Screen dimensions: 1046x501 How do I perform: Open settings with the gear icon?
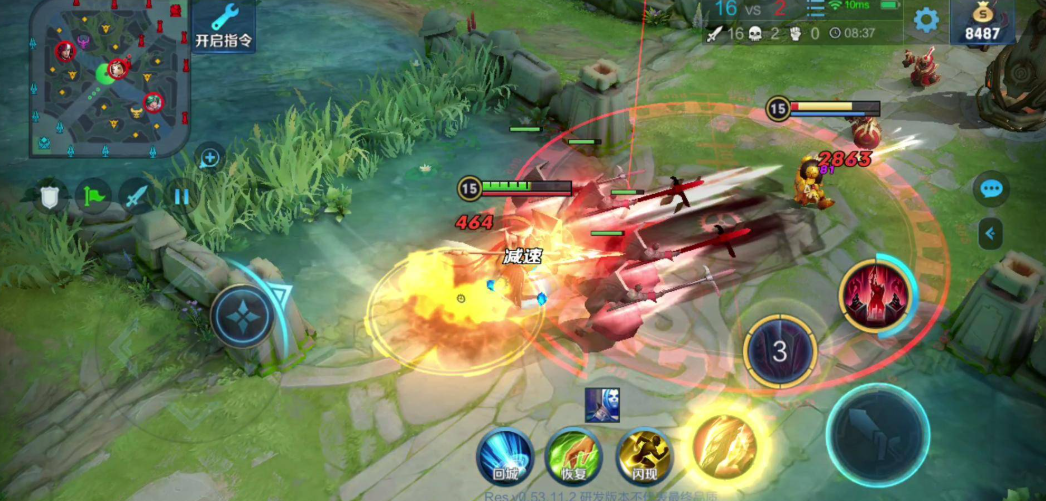[x=926, y=19]
